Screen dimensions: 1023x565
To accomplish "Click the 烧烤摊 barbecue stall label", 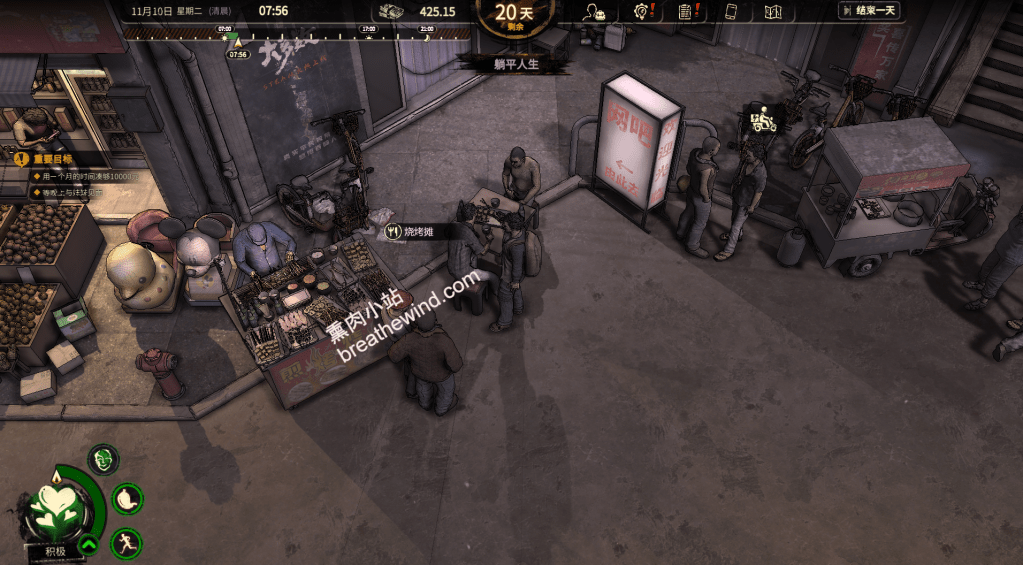I will tap(419, 231).
